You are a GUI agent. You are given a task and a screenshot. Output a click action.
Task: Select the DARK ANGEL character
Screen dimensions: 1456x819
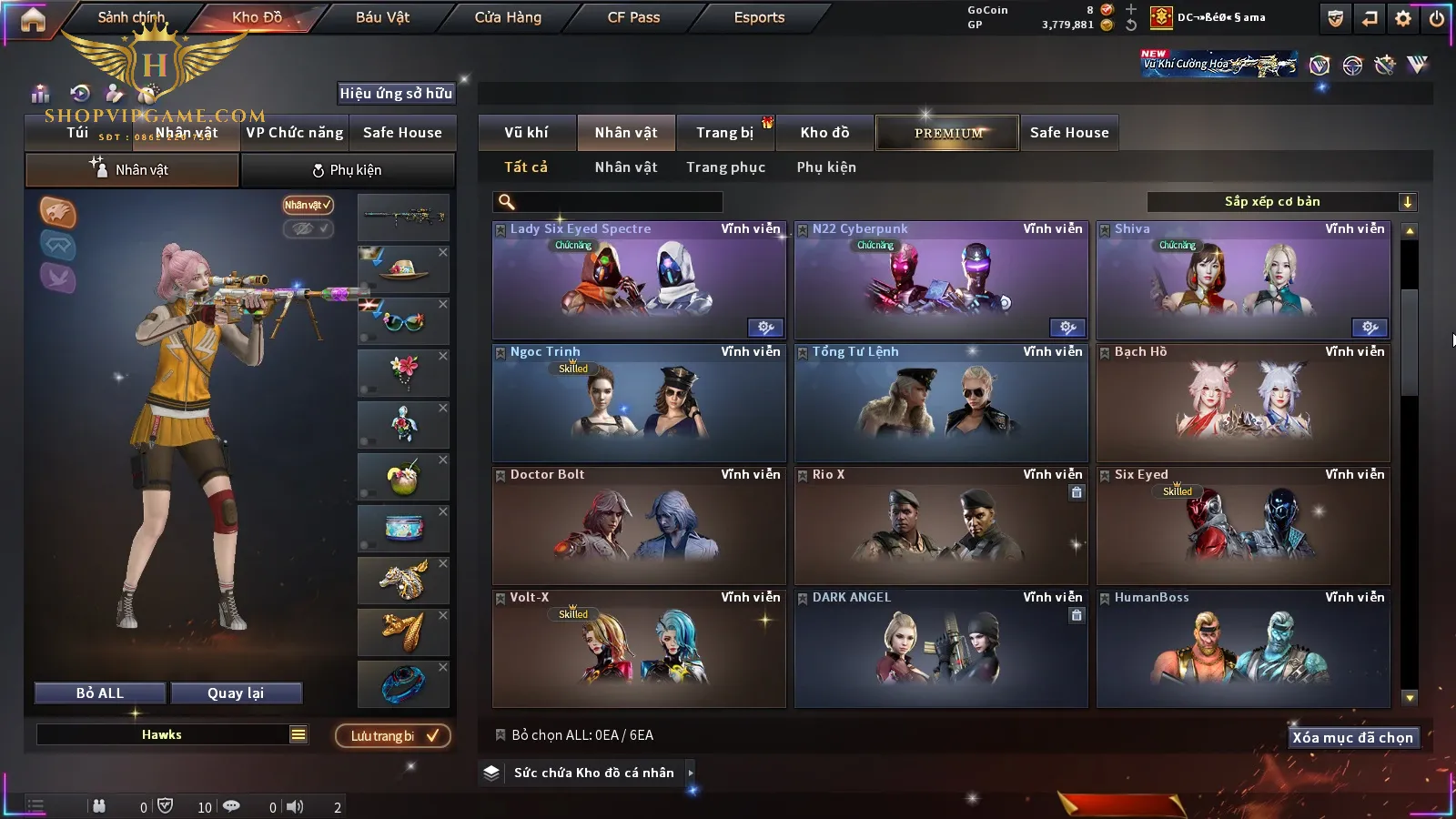[x=941, y=649]
